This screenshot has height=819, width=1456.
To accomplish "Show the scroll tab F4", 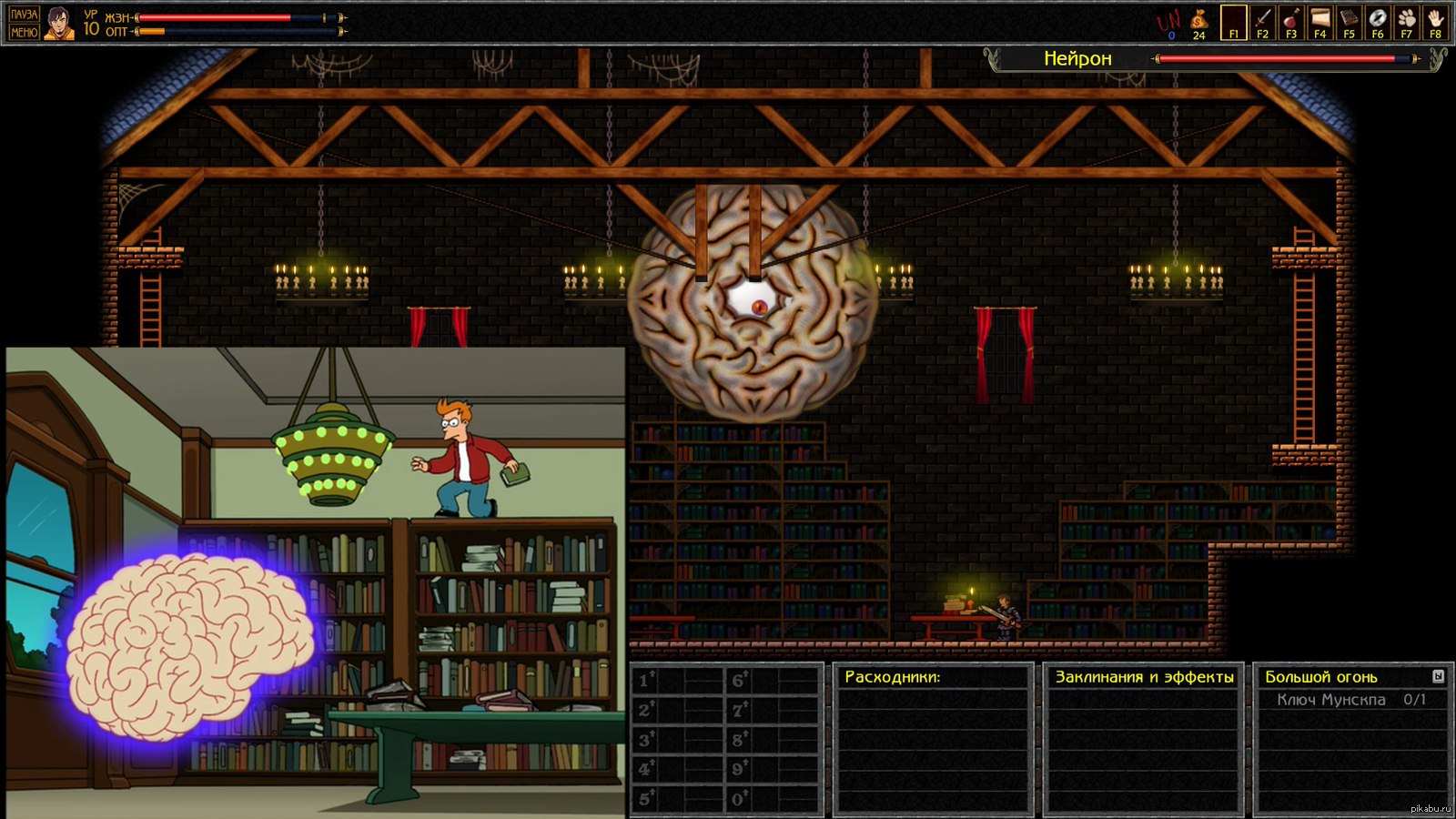I will (x=1319, y=22).
